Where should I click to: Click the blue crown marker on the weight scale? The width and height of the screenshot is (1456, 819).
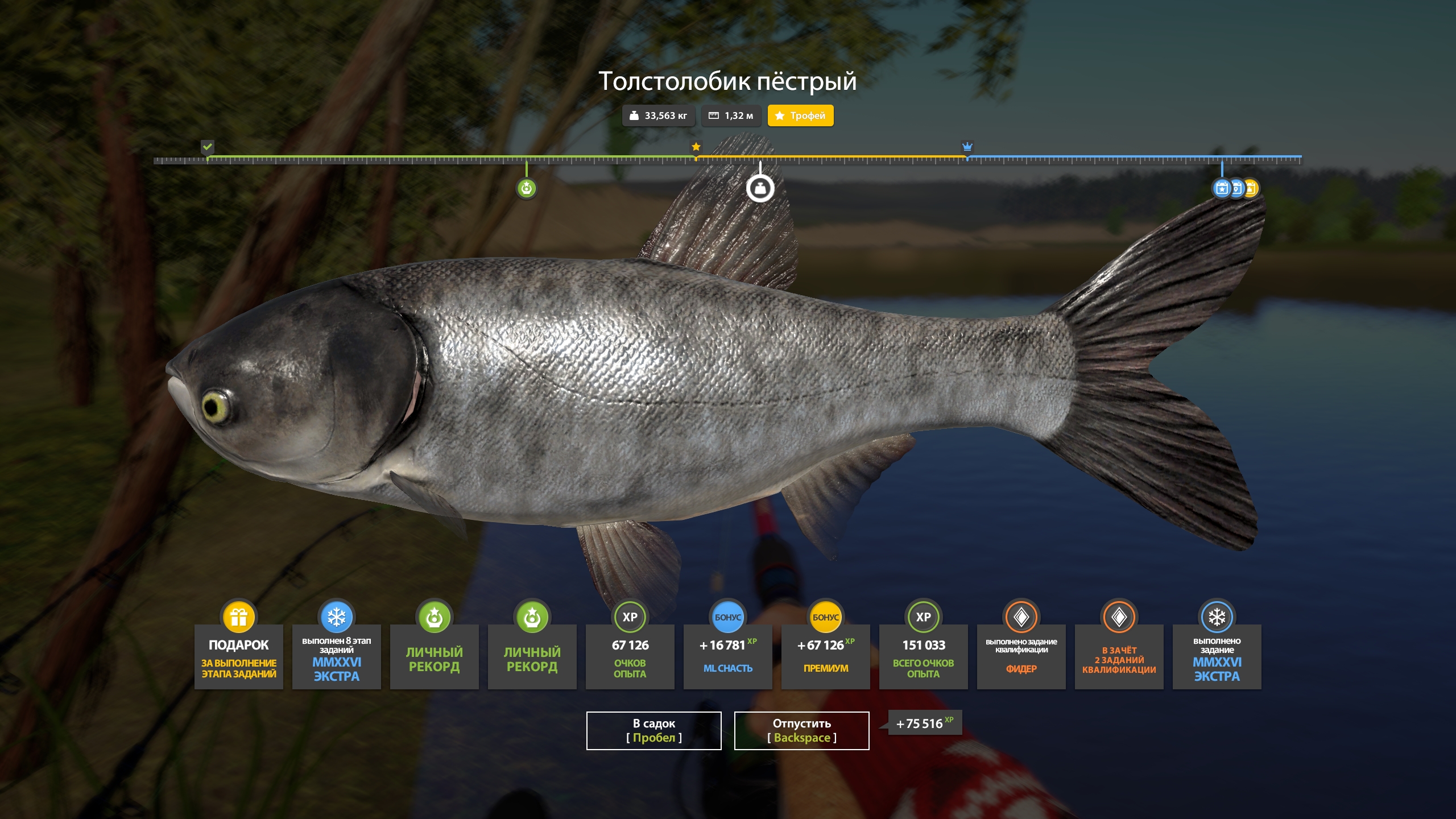point(967,147)
